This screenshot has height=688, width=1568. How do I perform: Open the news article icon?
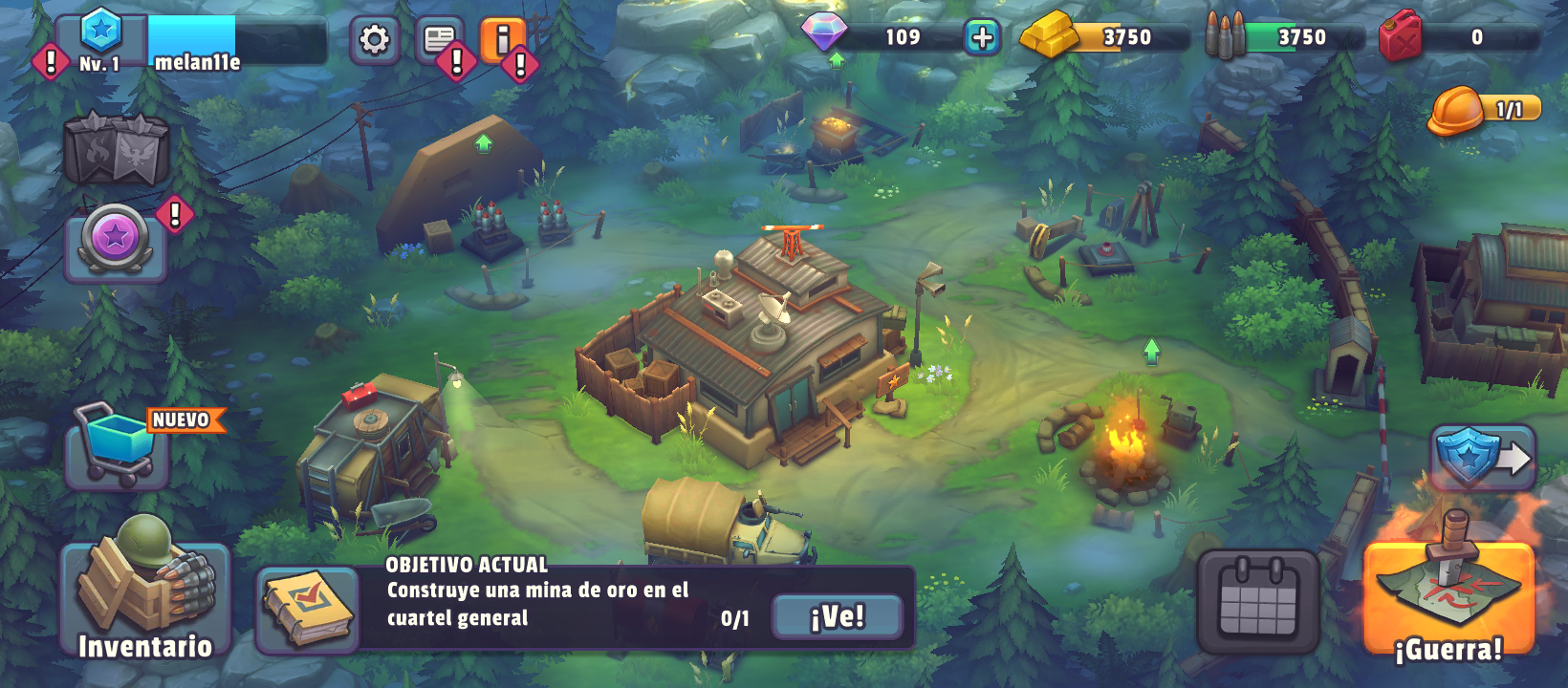point(440,40)
